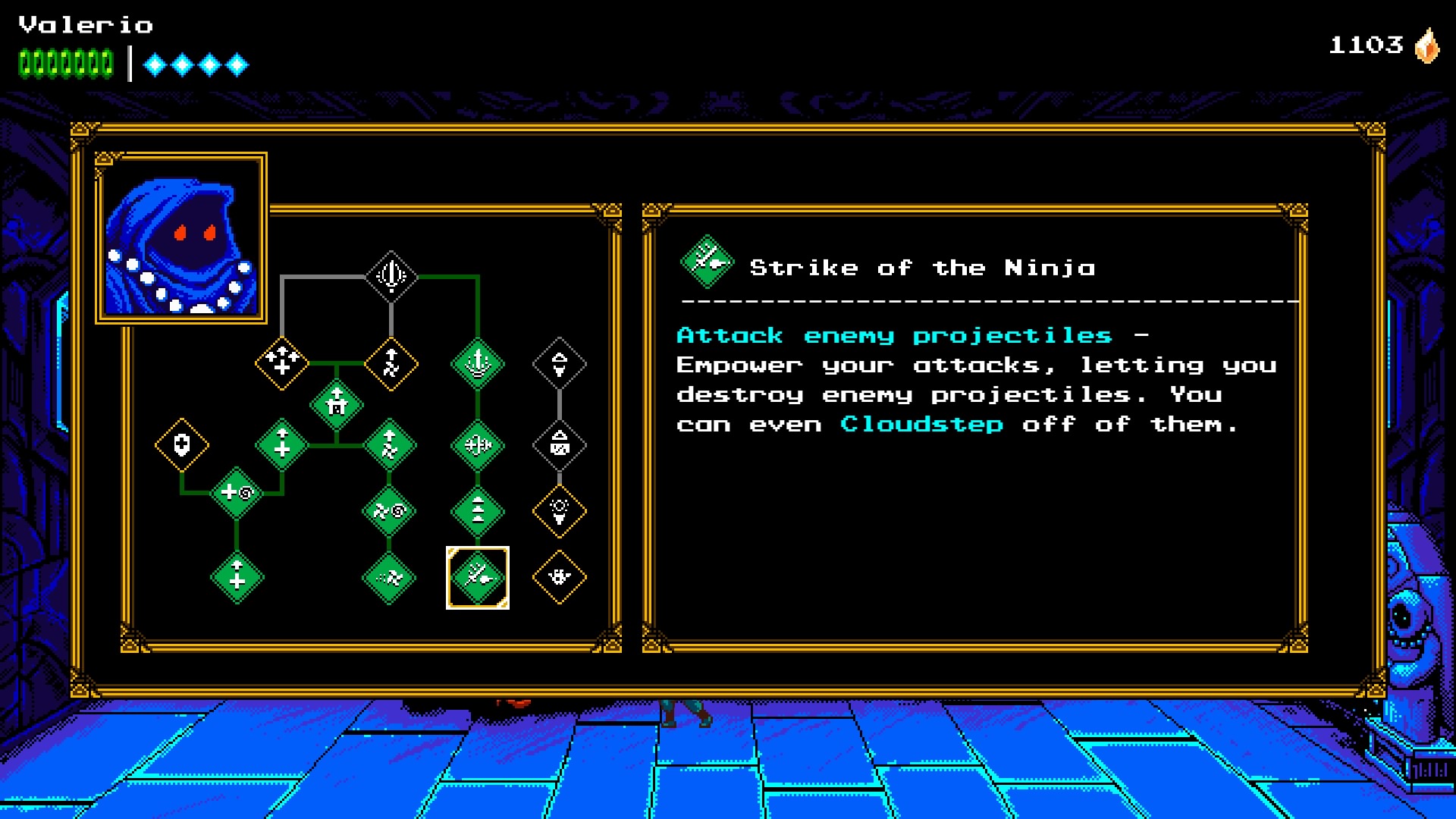Choose the green trident with up-arrow node
1456x819 pixels.
click(478, 363)
